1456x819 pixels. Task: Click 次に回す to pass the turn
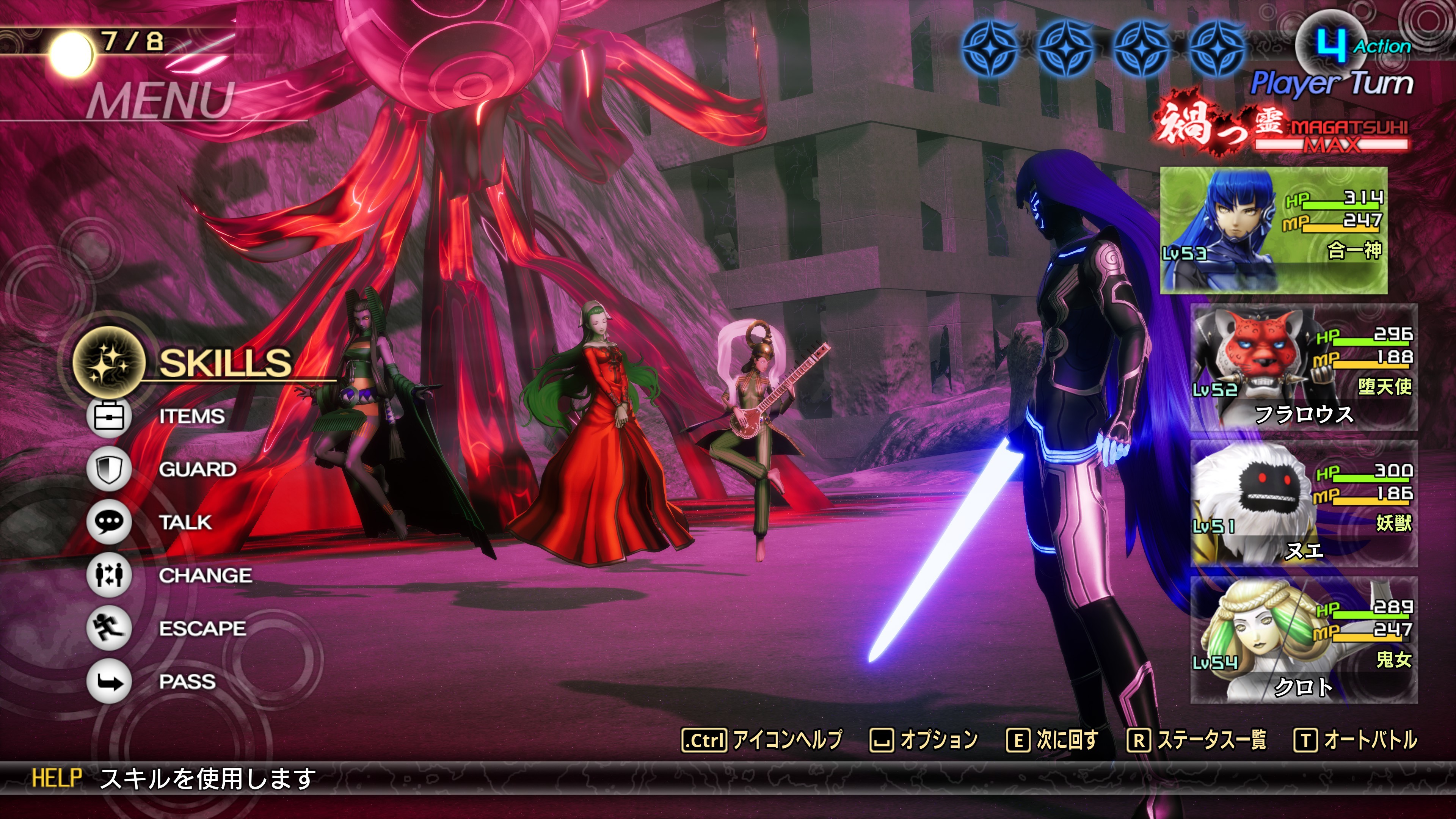coord(1053,740)
